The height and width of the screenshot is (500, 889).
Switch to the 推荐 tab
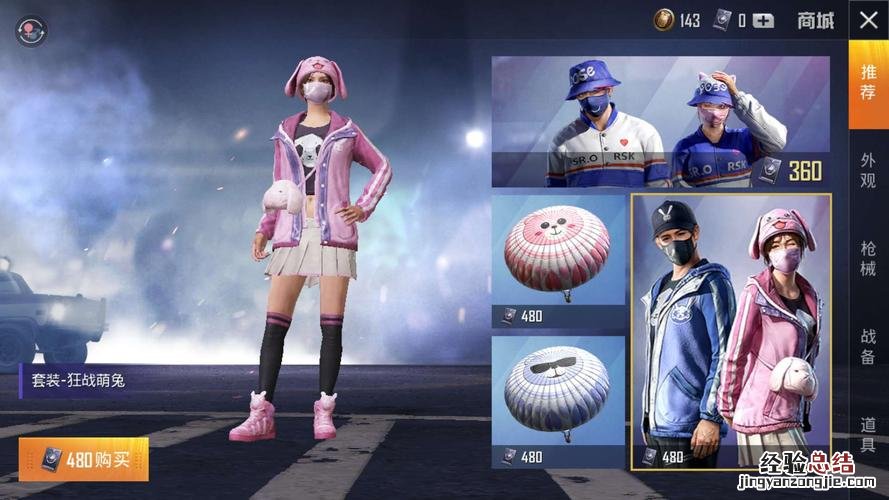pyautogui.click(x=867, y=84)
